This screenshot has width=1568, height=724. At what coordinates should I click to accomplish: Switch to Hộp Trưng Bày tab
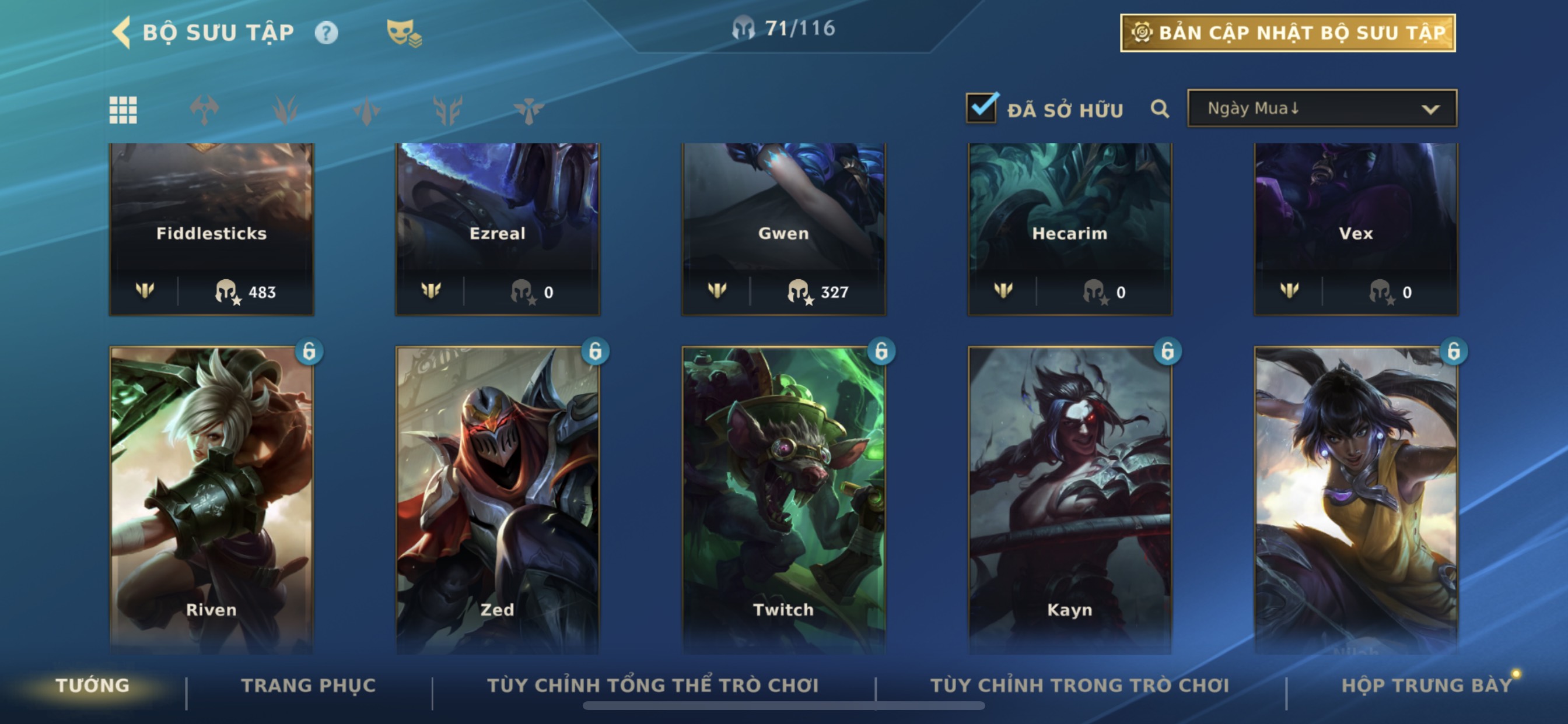click(1426, 686)
